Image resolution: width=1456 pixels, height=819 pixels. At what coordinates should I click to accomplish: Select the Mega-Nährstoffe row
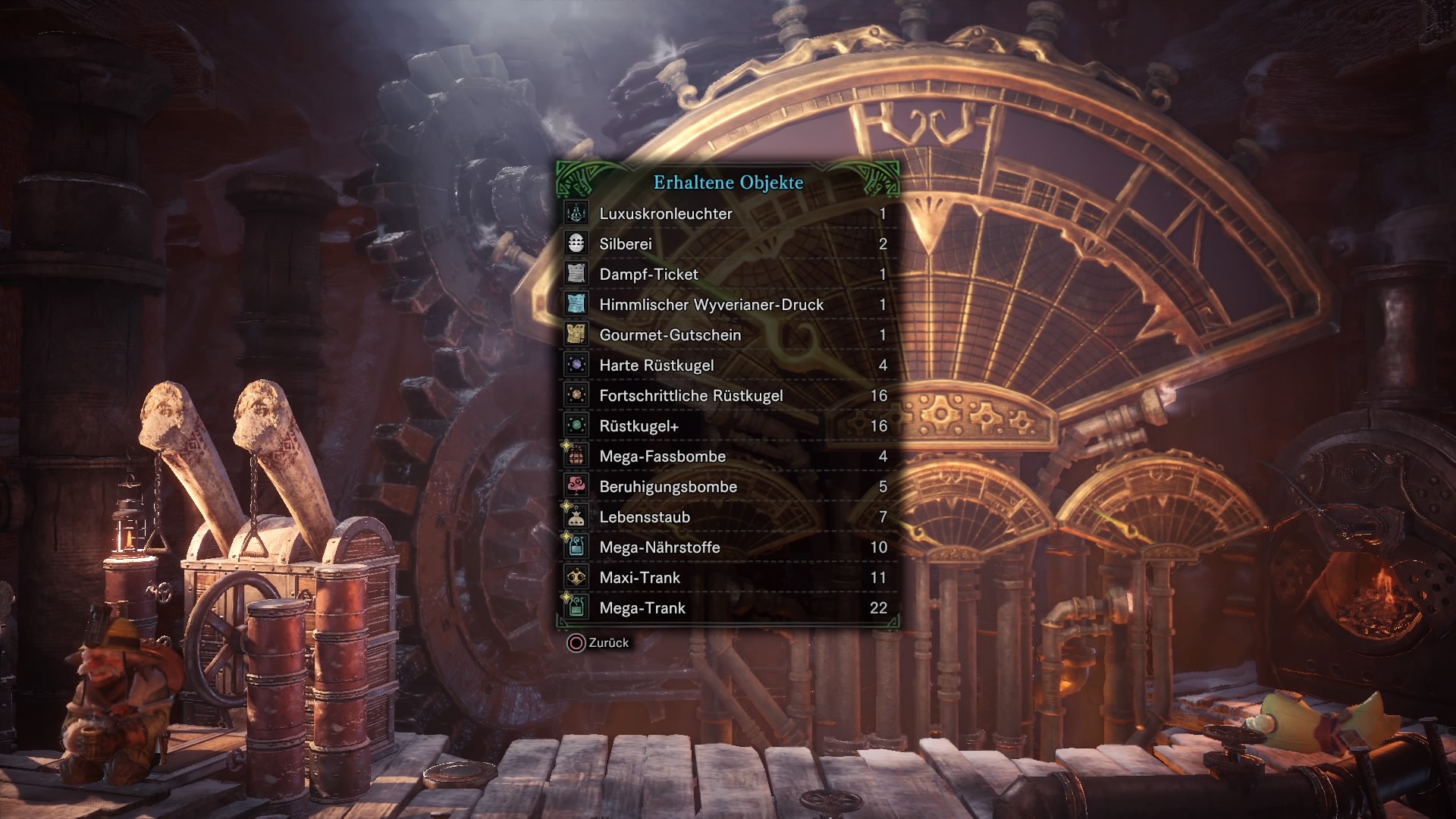pyautogui.click(x=728, y=548)
